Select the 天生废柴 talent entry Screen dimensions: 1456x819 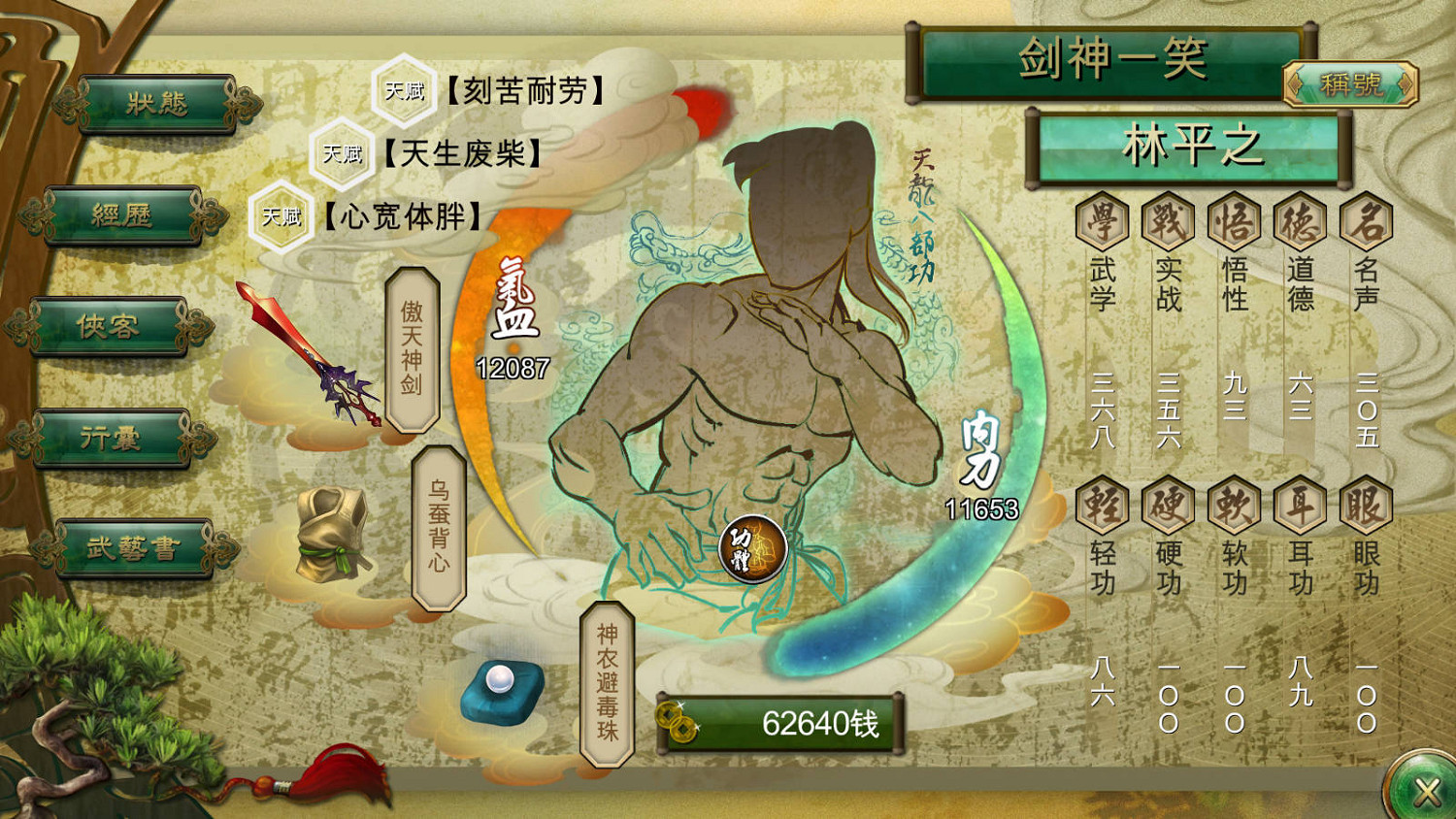pyautogui.click(x=456, y=153)
